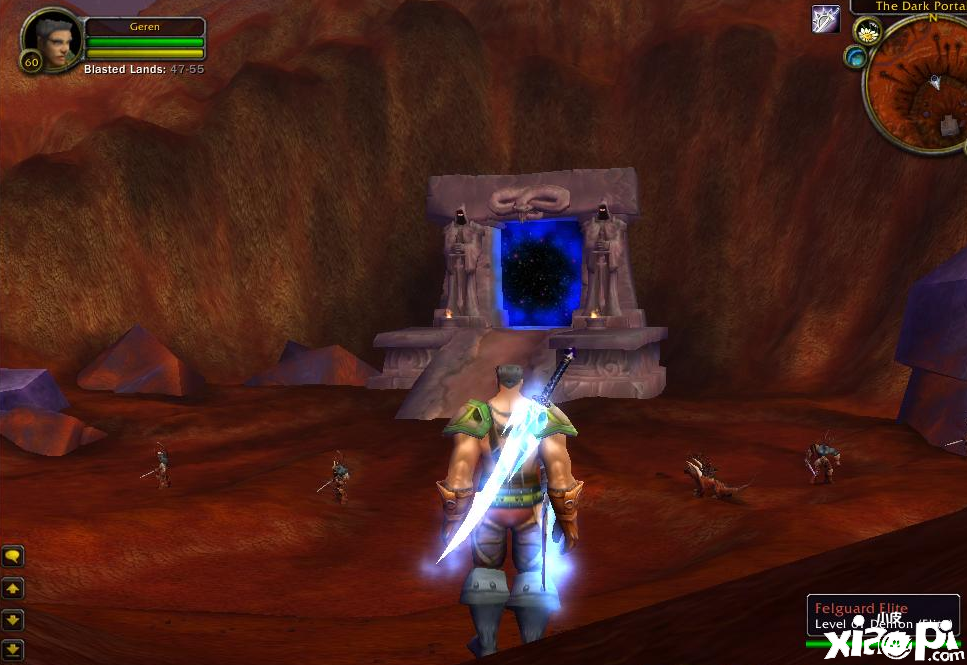Click the blue swirl minimap button
This screenshot has width=967, height=665.
[855, 57]
